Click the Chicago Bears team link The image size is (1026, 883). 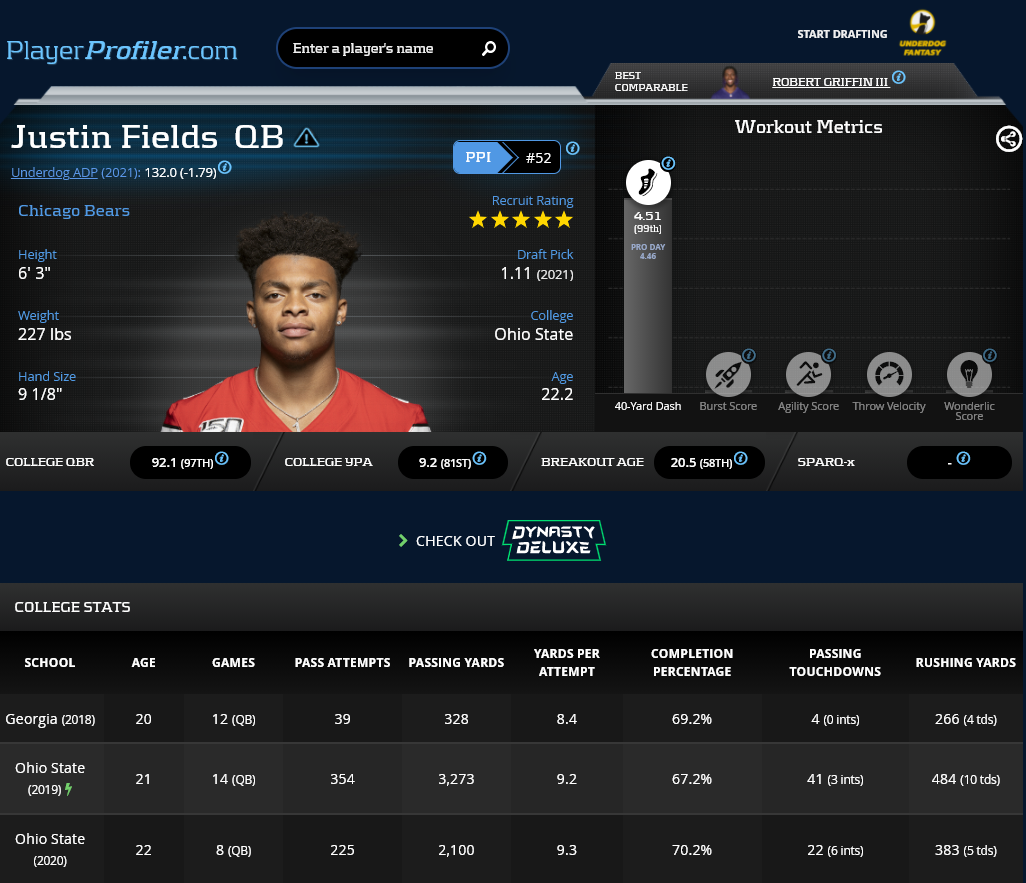[x=74, y=211]
